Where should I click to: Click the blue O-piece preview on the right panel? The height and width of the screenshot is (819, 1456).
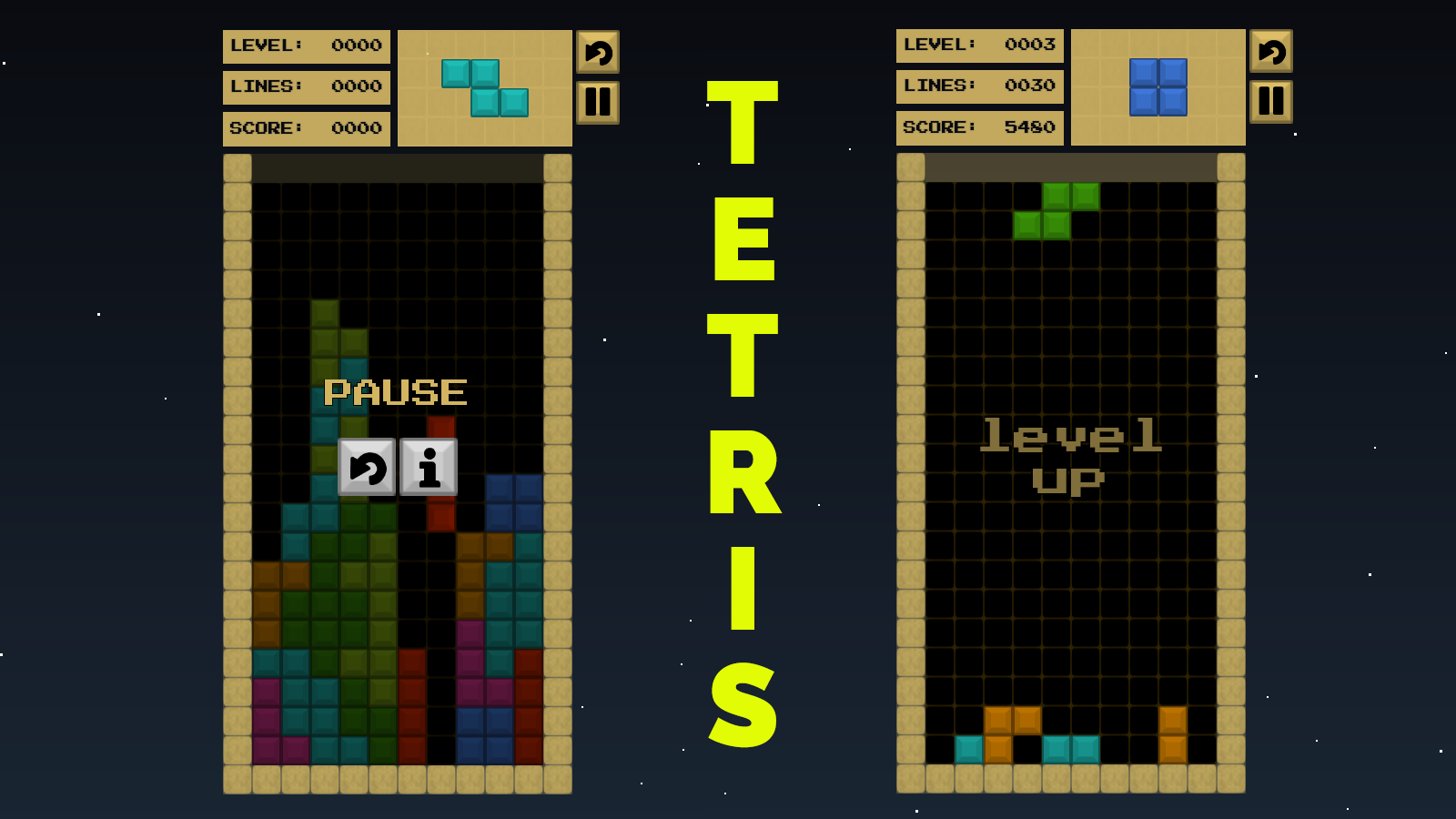click(x=1158, y=86)
